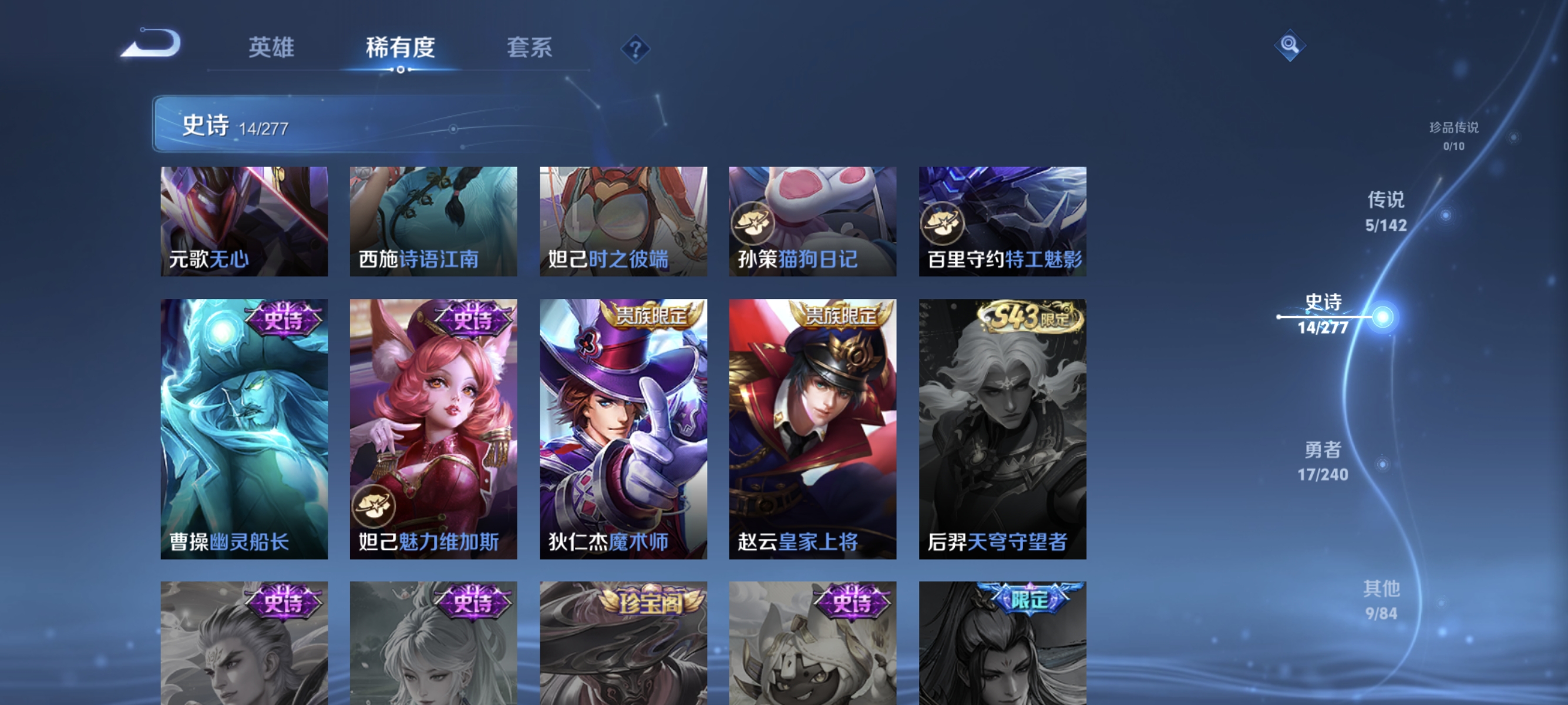The height and width of the screenshot is (705, 1568).
Task: Open the 元歌无心 skin card
Action: 244,221
